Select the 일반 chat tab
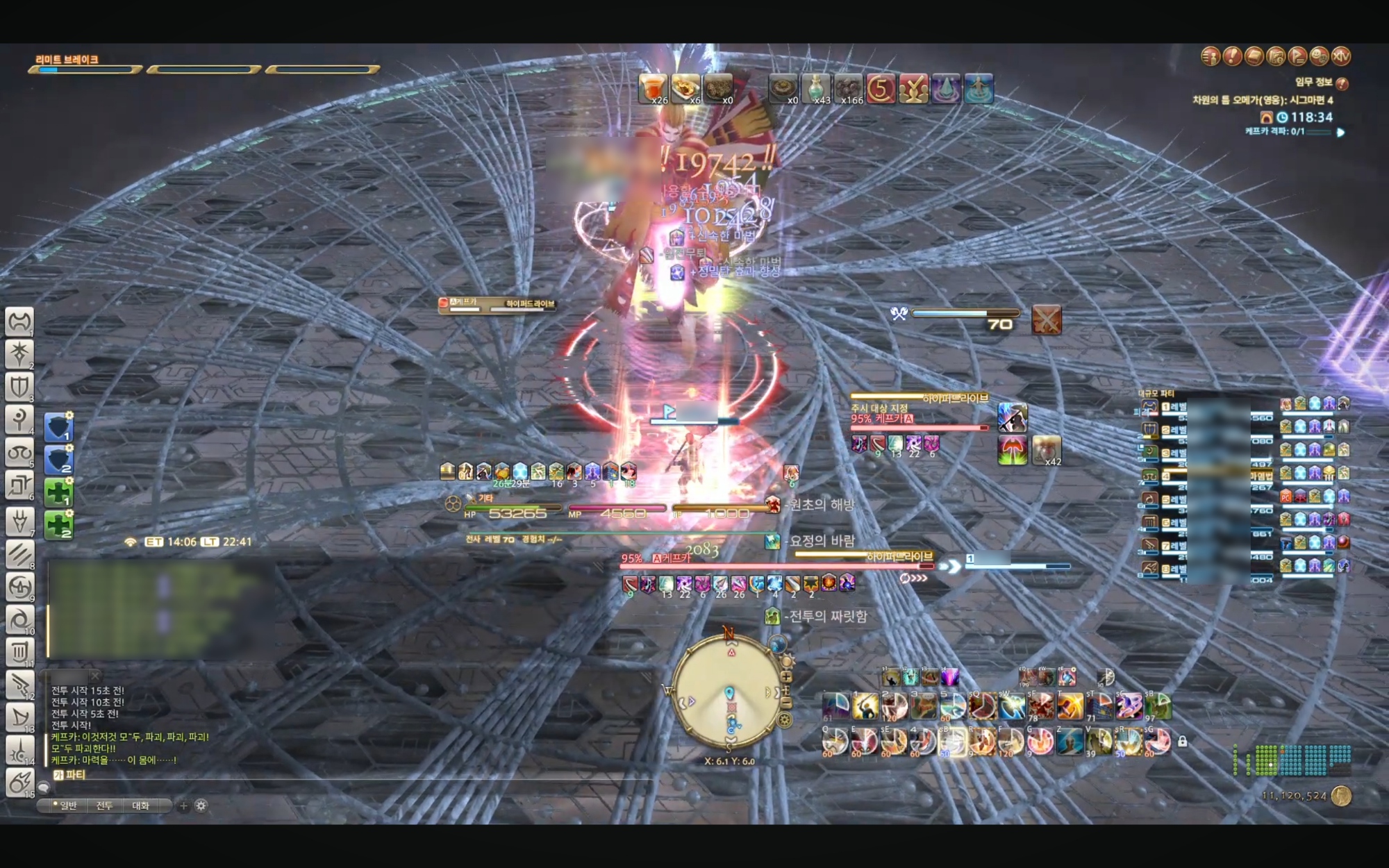The height and width of the screenshot is (868, 1389). click(68, 806)
